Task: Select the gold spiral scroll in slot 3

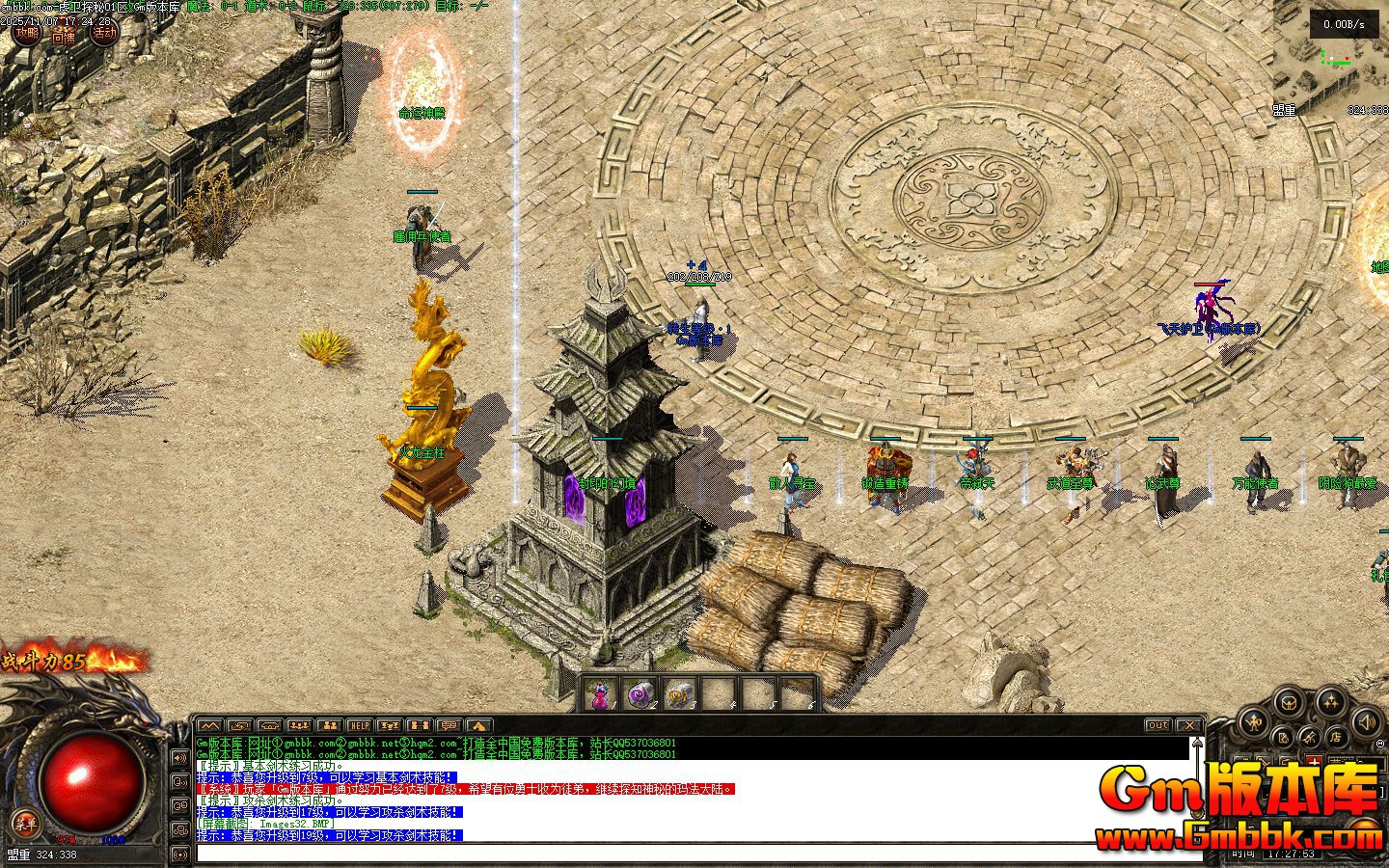Action: pyautogui.click(x=680, y=694)
